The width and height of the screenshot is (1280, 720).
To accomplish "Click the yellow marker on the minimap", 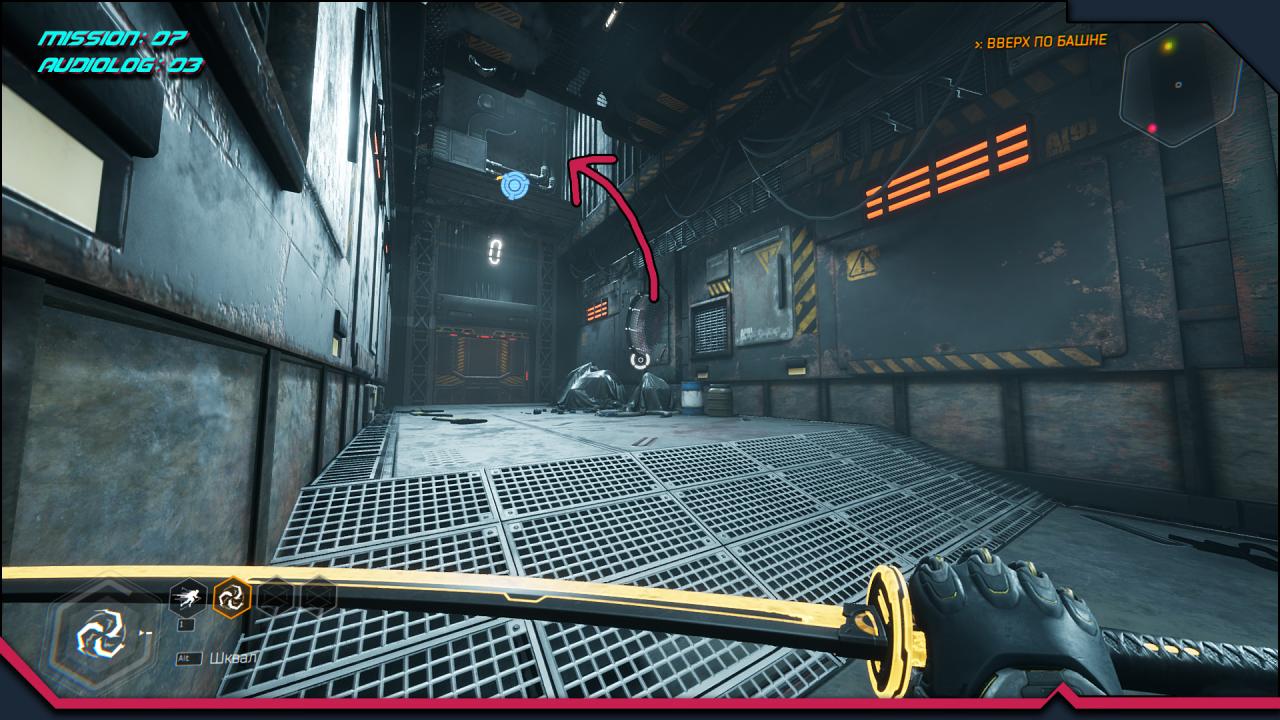I will click(x=1167, y=46).
